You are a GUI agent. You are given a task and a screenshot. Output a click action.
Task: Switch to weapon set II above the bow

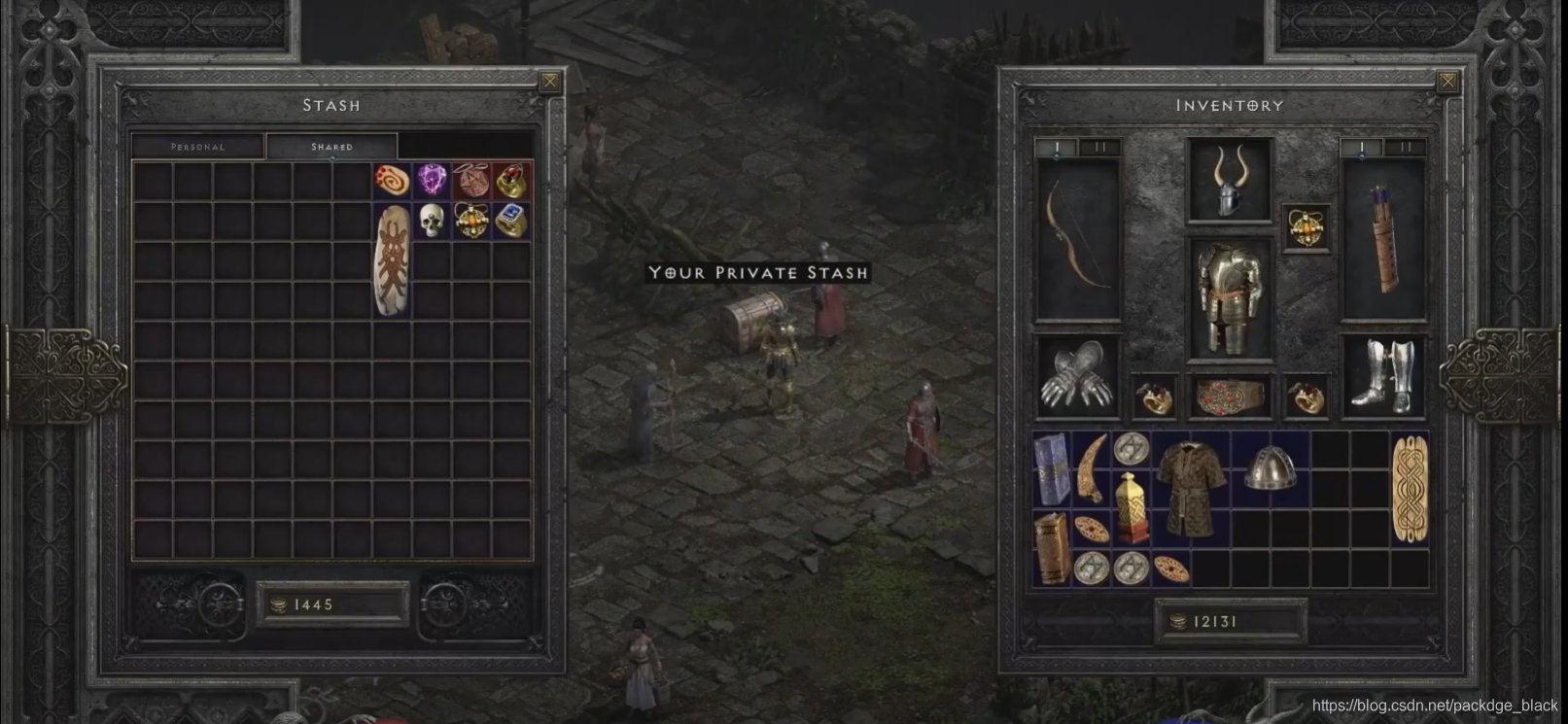[1099, 148]
